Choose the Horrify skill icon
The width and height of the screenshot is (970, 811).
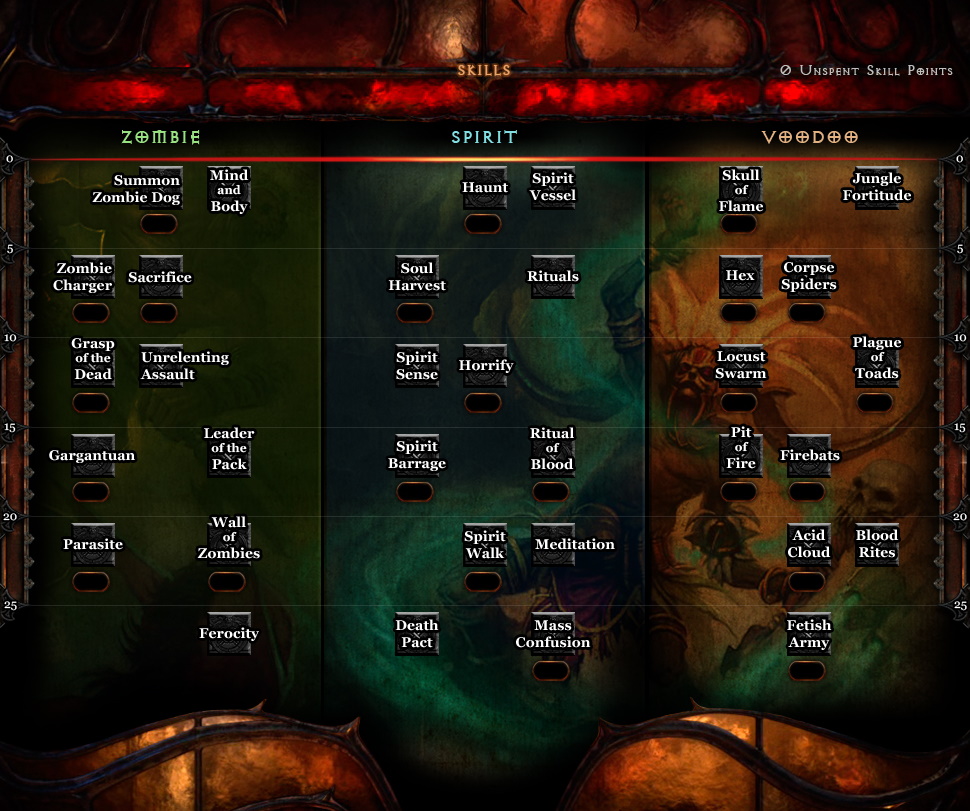tap(484, 366)
